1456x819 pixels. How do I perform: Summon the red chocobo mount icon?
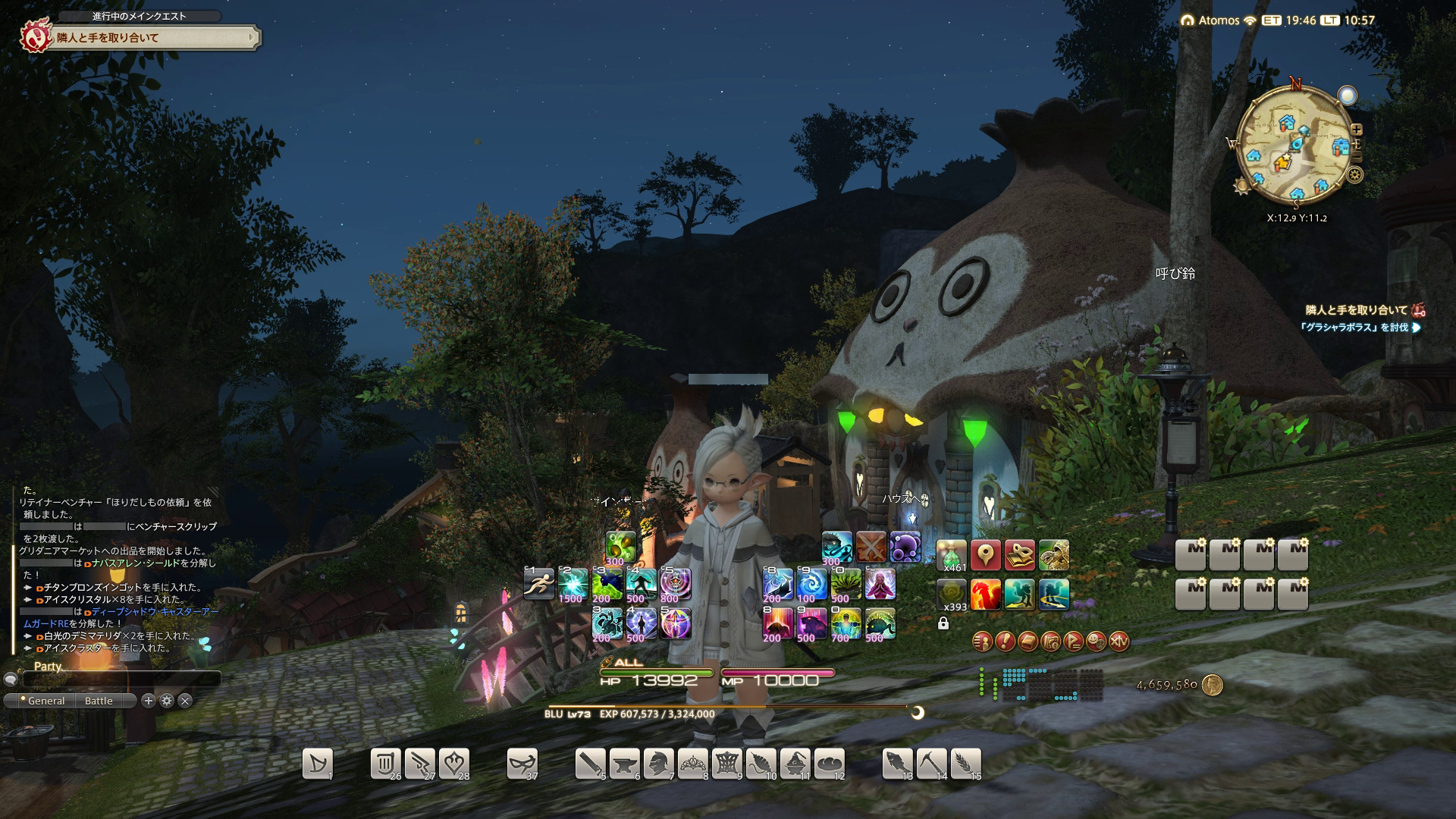coord(985,595)
